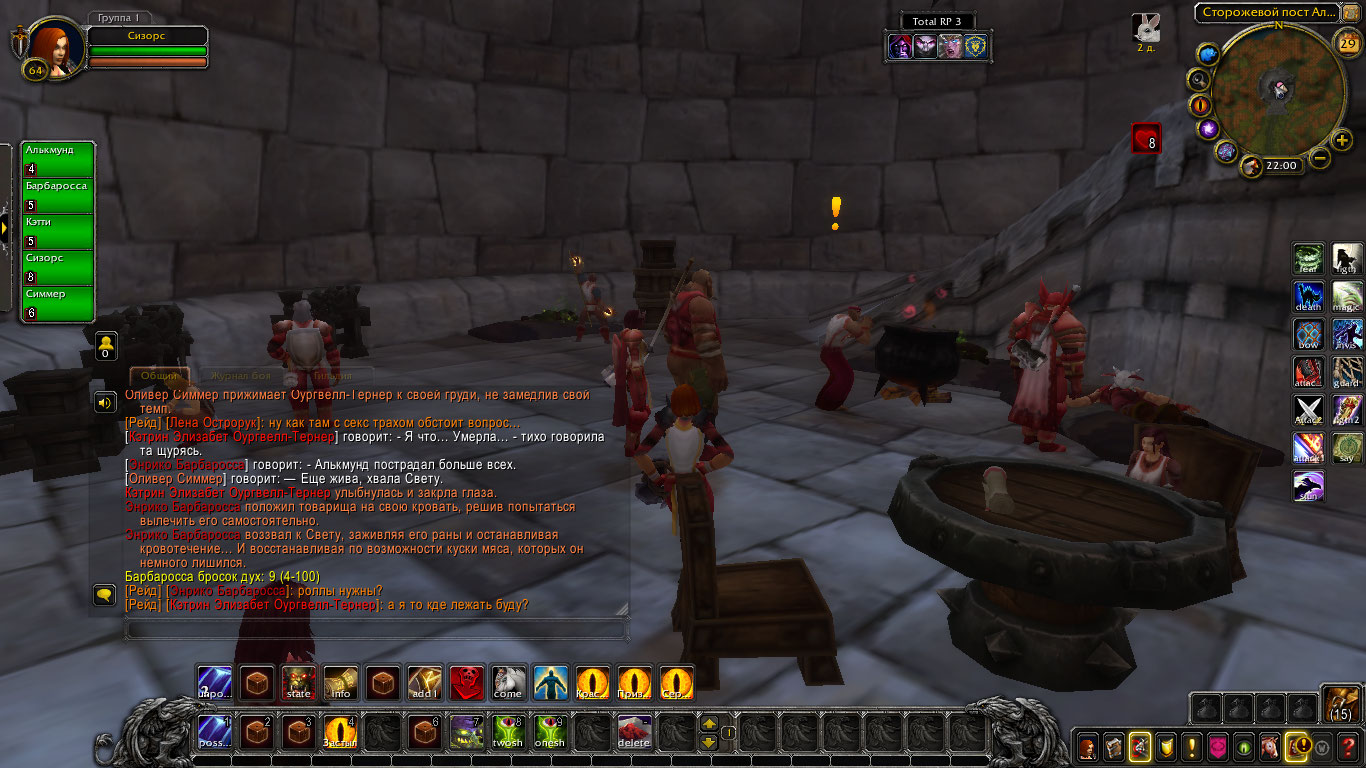Image resolution: width=1366 pixels, height=768 pixels.
Task: Use the 'info' scroll macro
Action: tap(340, 682)
